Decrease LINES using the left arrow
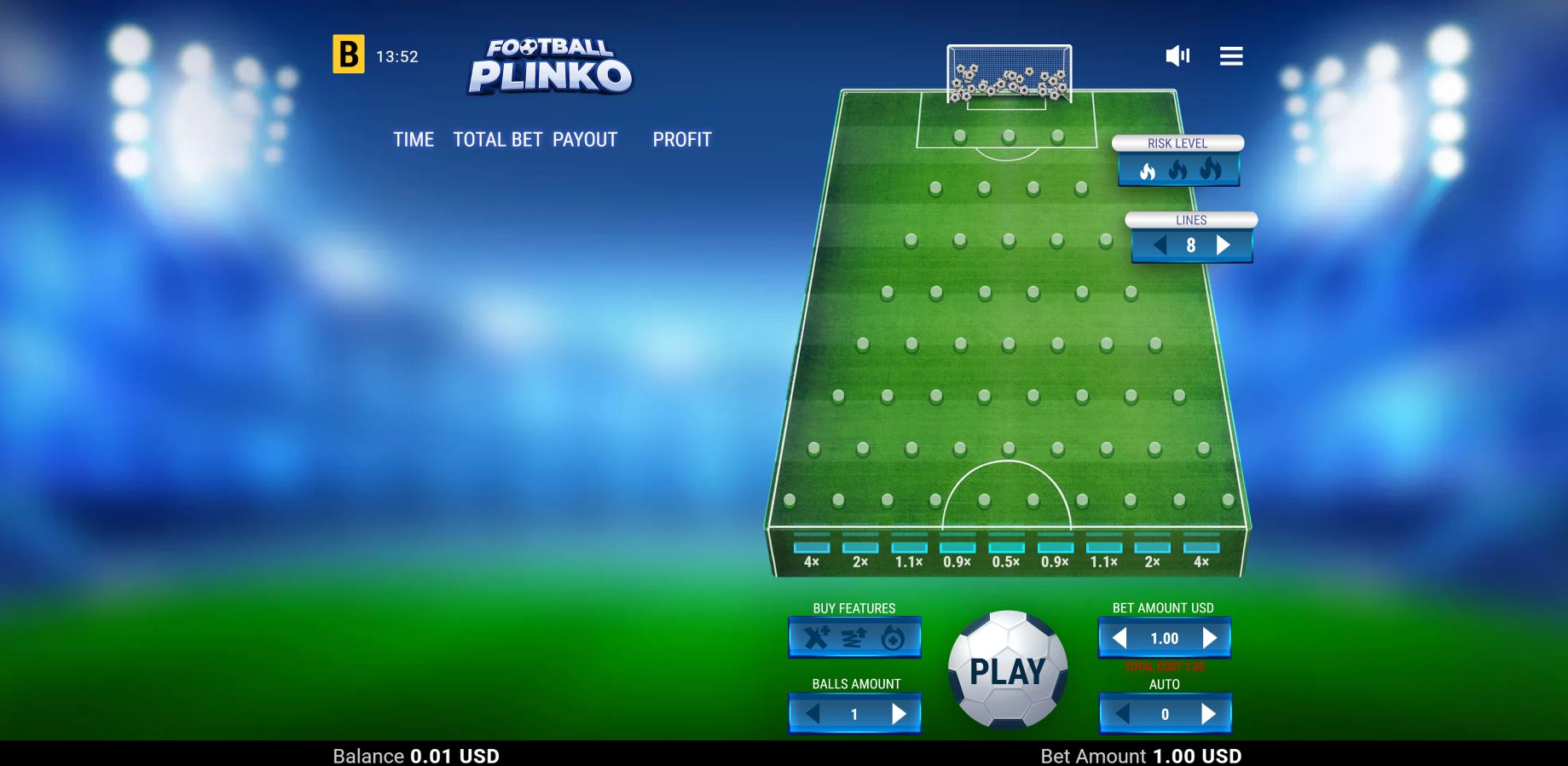The width and height of the screenshot is (1568, 766). coord(1158,245)
